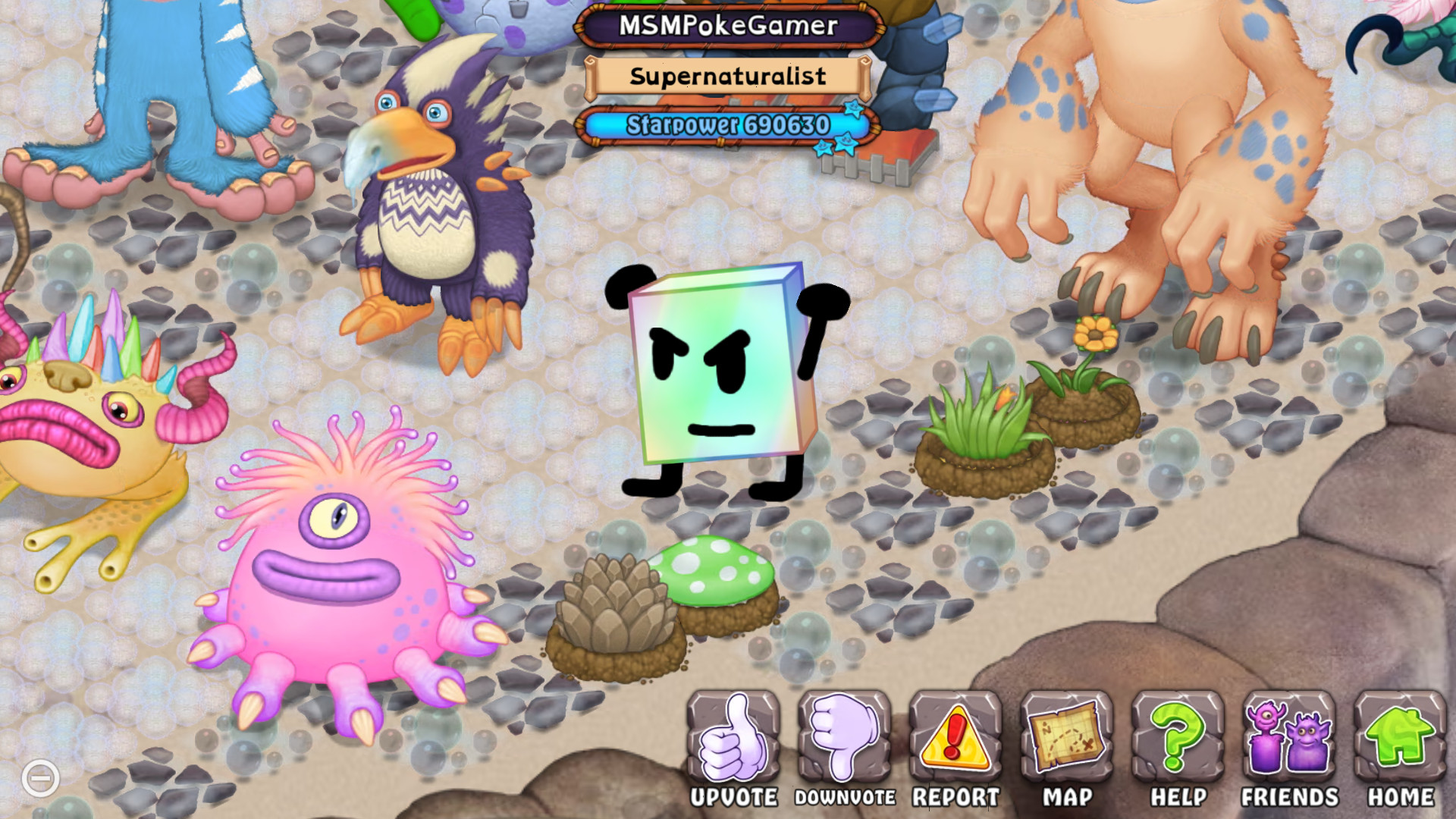
Task: Click the Supernaturalist title banner
Action: click(x=730, y=77)
